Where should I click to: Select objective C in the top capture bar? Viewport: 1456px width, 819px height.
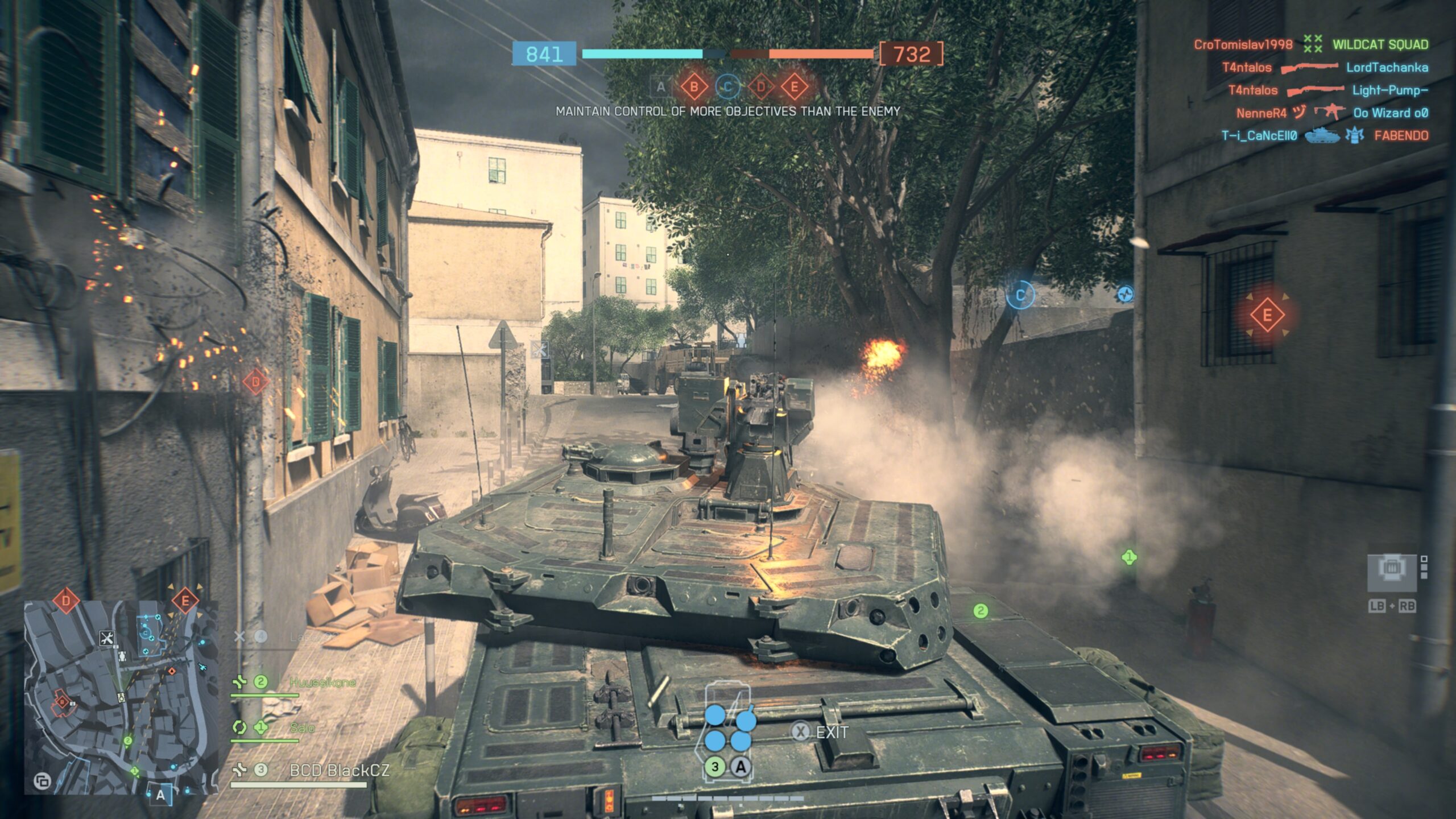(727, 87)
